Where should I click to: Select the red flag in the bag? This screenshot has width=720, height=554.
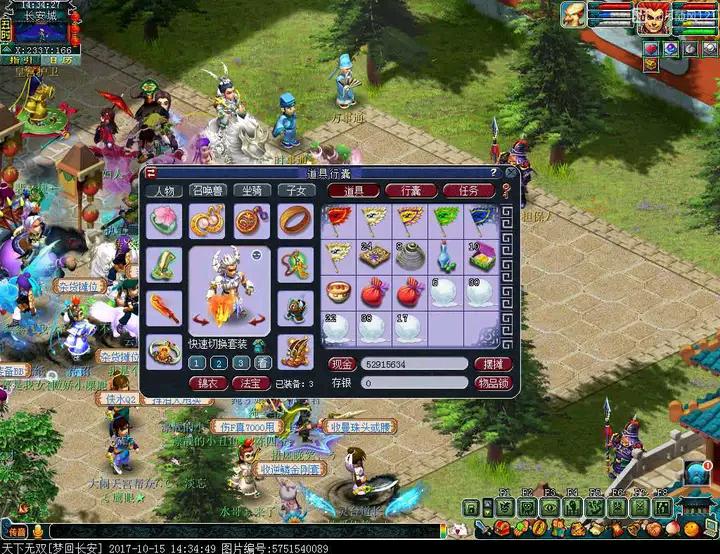(338, 219)
